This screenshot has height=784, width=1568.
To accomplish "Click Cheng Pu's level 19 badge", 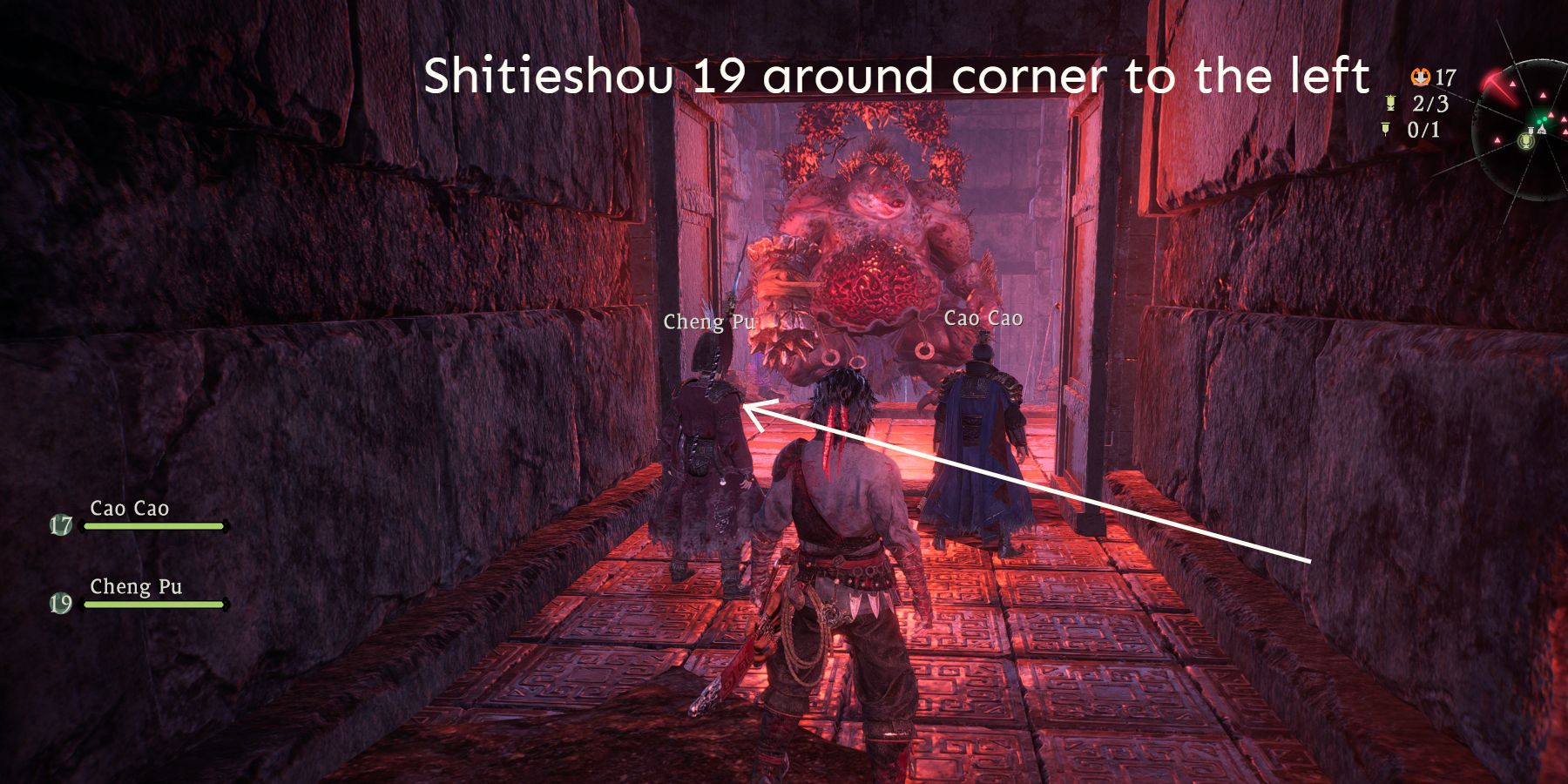I will pos(61,604).
